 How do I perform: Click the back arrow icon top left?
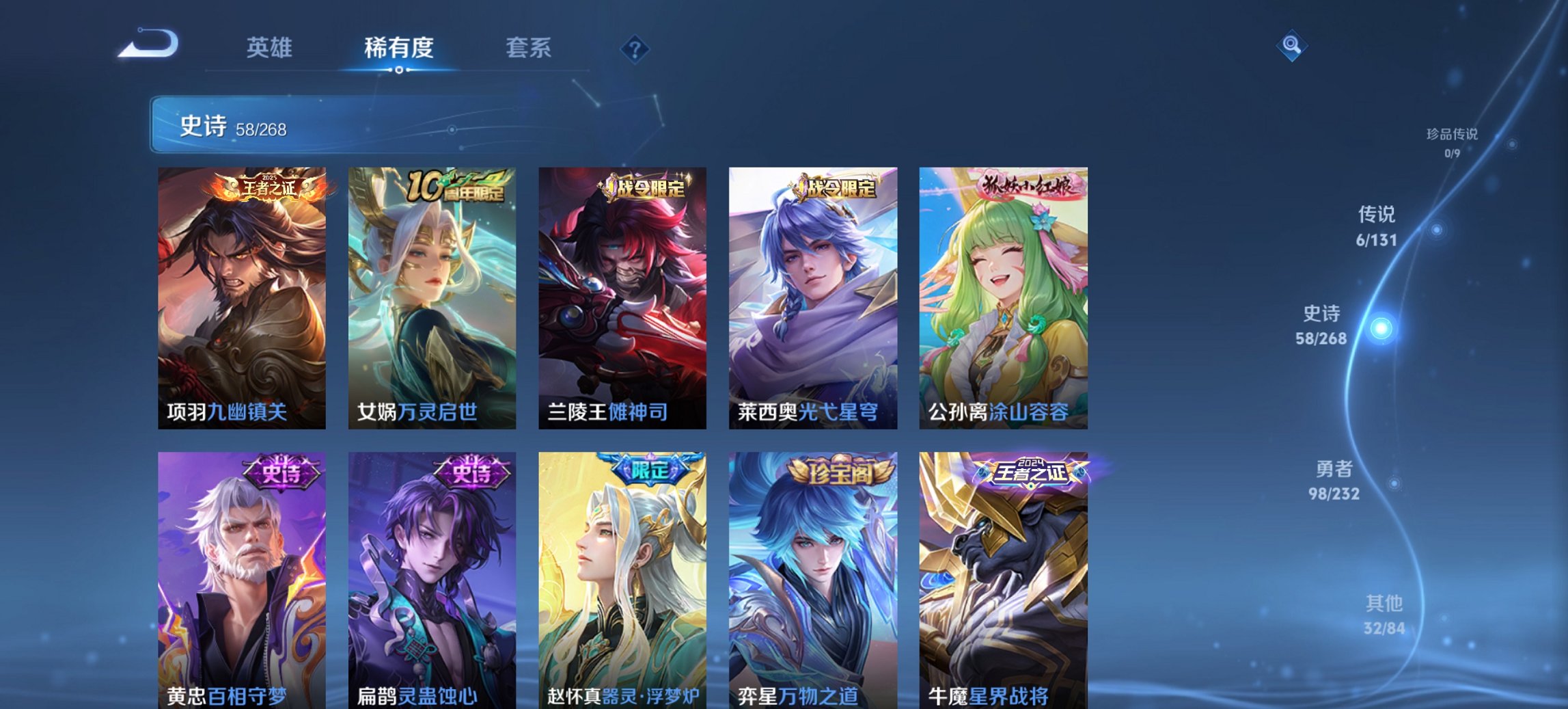(x=147, y=42)
